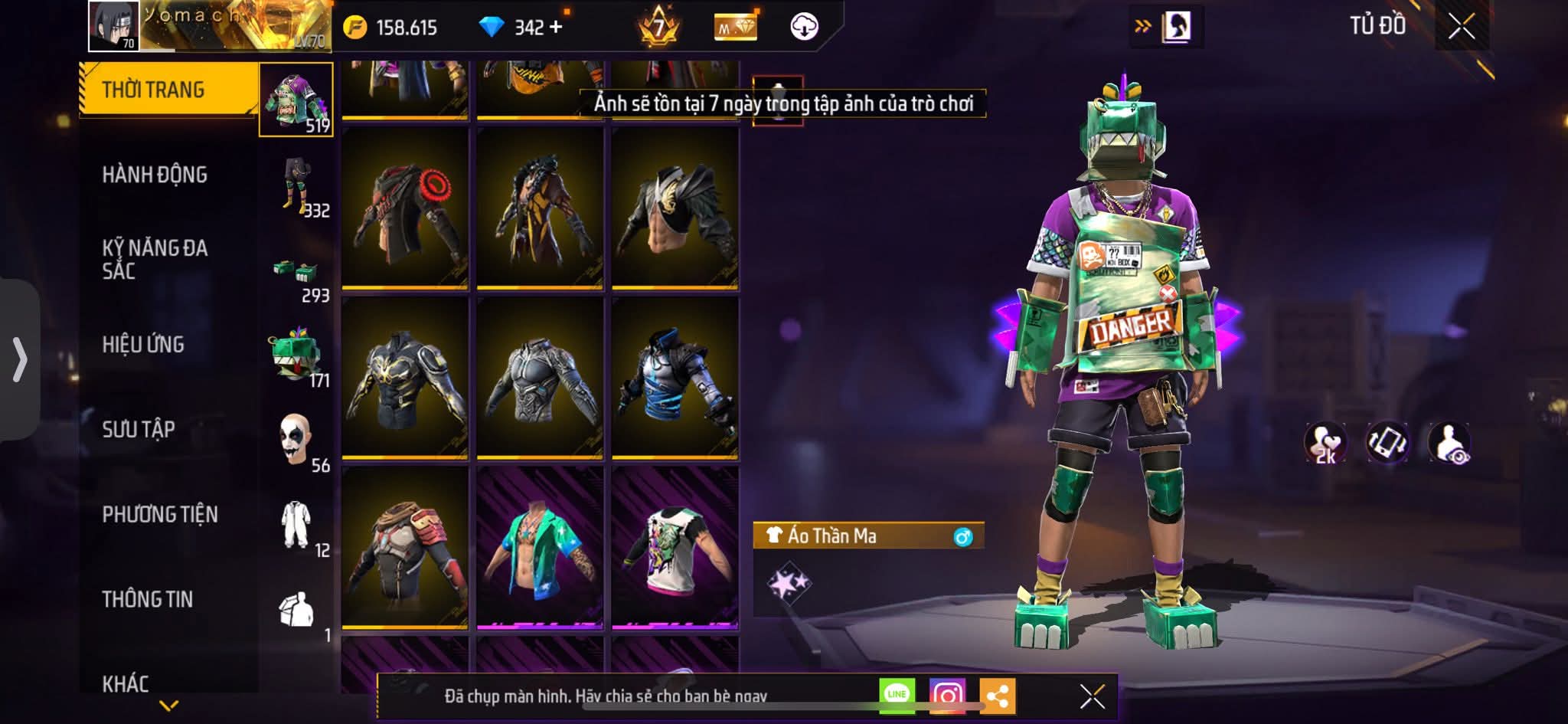Close the wardrobe with the top X
The image size is (1568, 724).
pos(1461,28)
